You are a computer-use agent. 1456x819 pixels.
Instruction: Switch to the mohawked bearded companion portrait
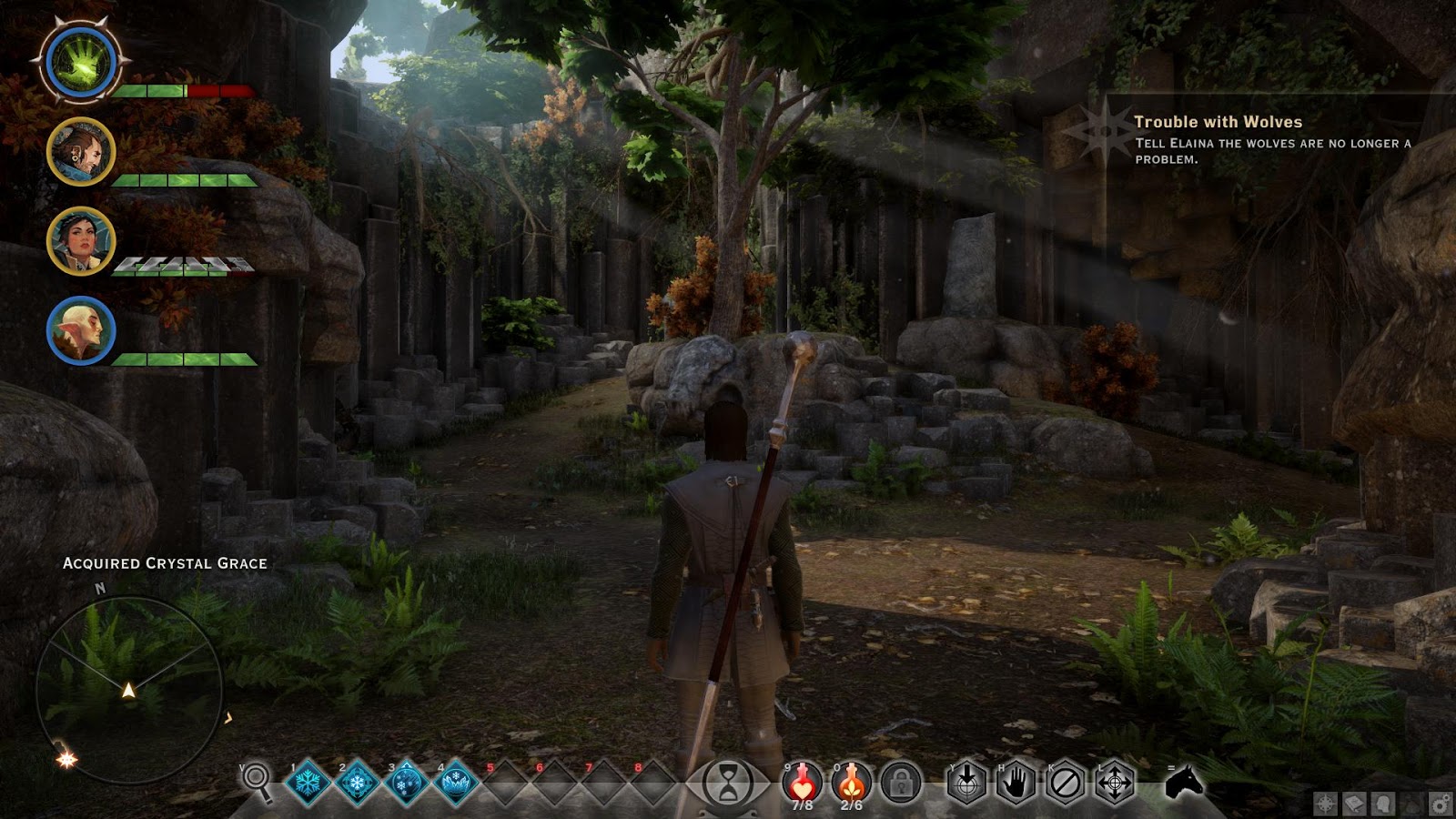coord(81,152)
